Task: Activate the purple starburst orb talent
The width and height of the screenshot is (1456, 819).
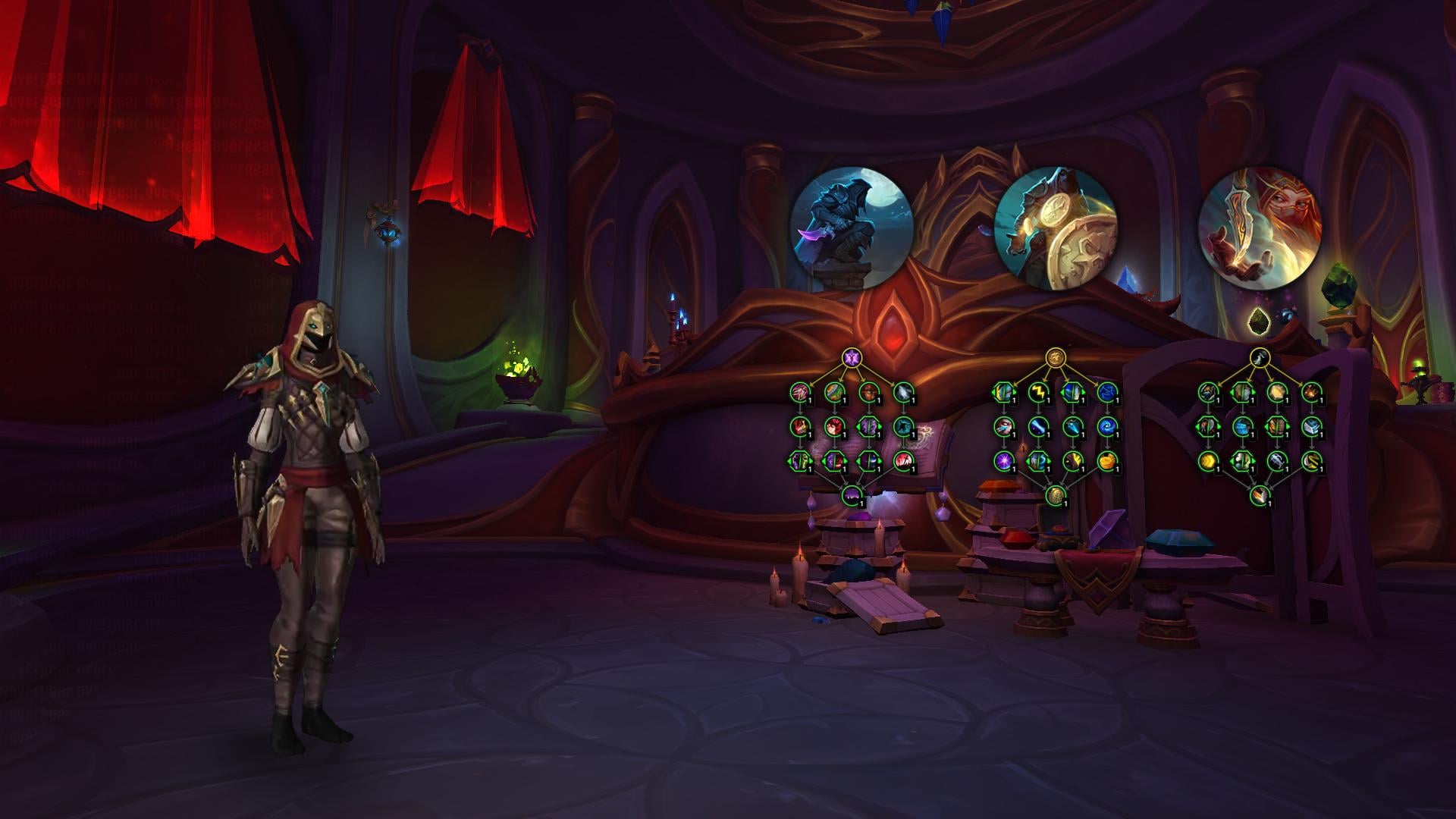Action: click(x=1004, y=460)
